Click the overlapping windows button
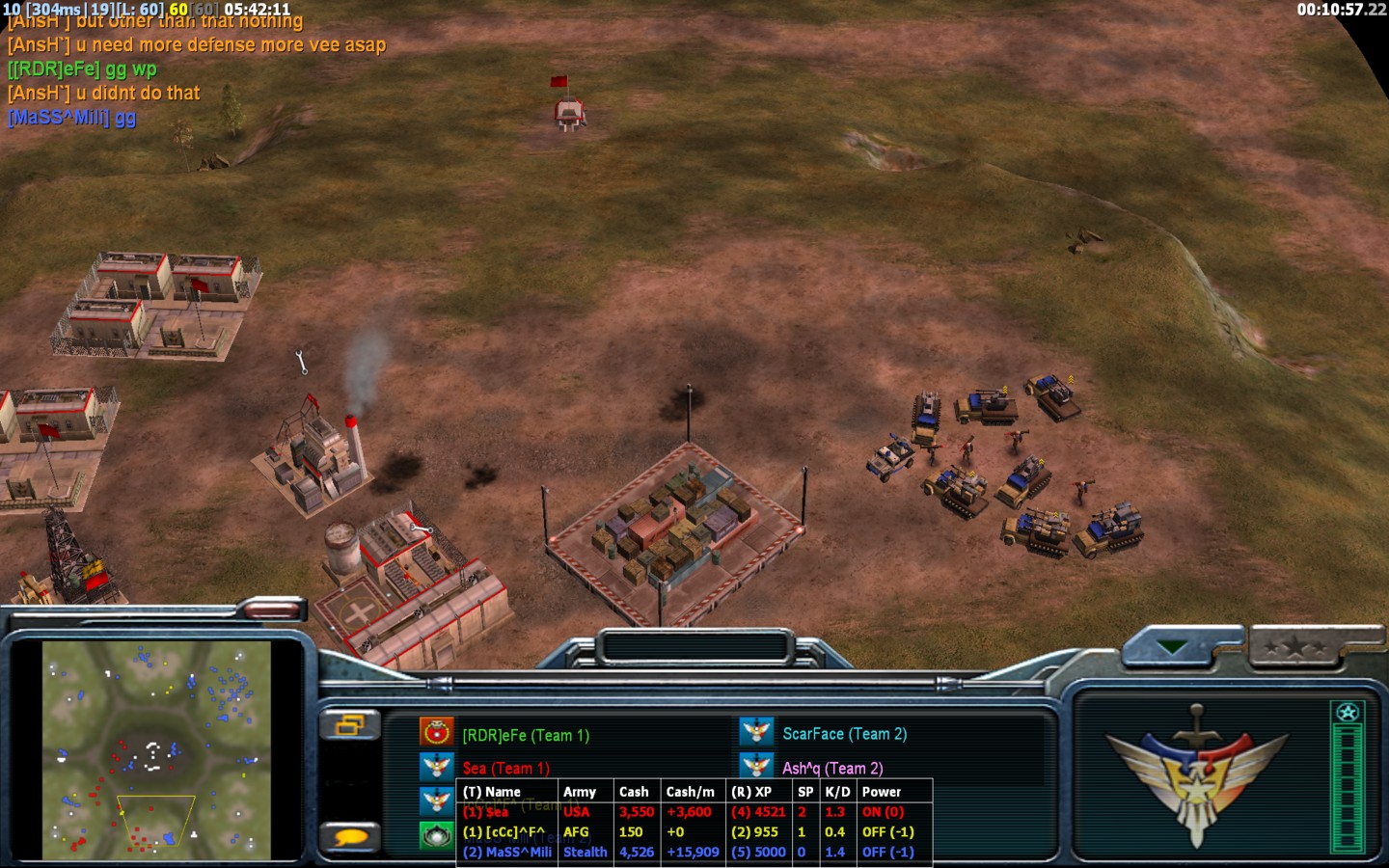This screenshot has height=868, width=1389. [x=349, y=724]
